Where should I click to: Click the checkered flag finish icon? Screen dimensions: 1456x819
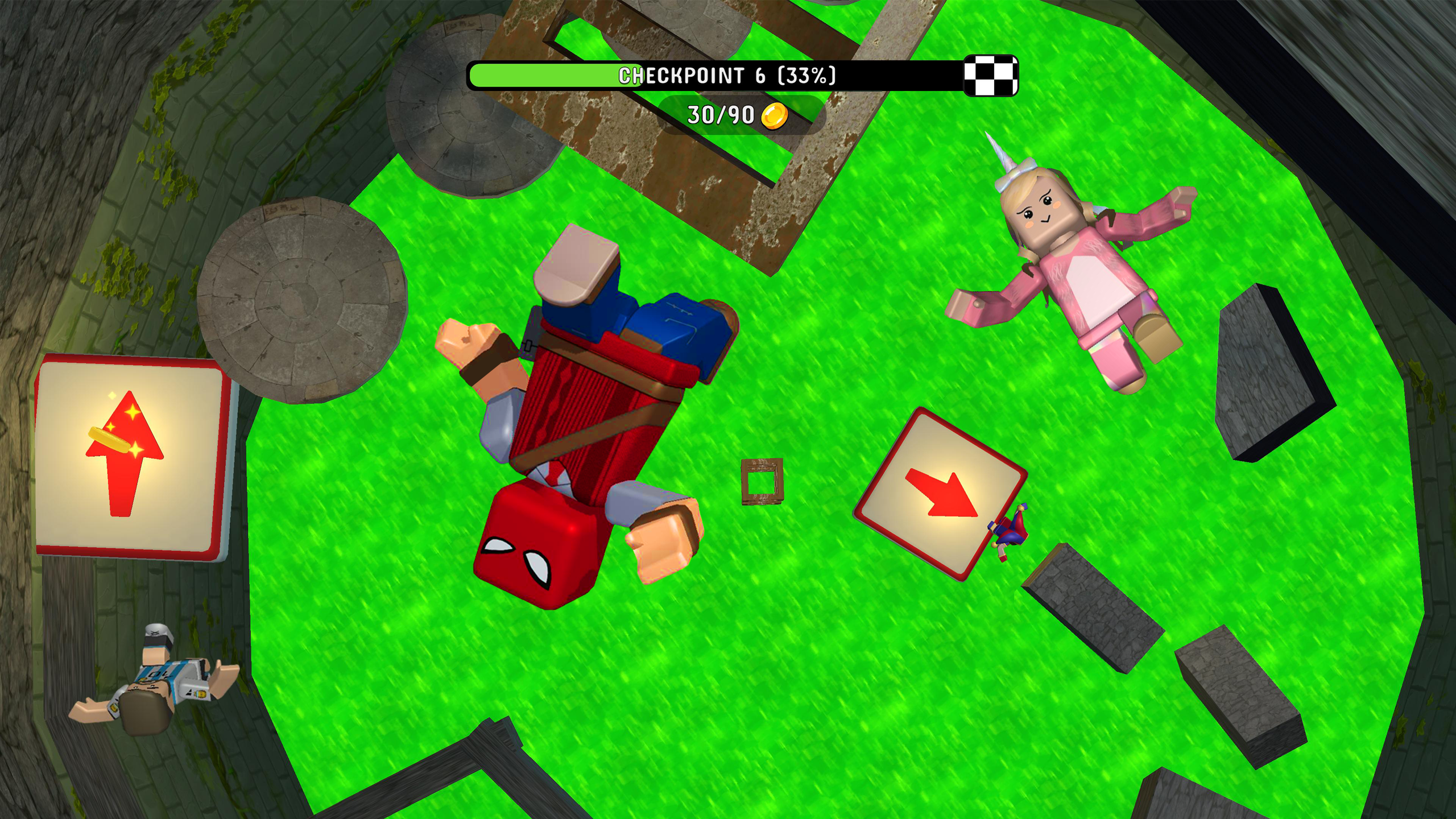990,76
